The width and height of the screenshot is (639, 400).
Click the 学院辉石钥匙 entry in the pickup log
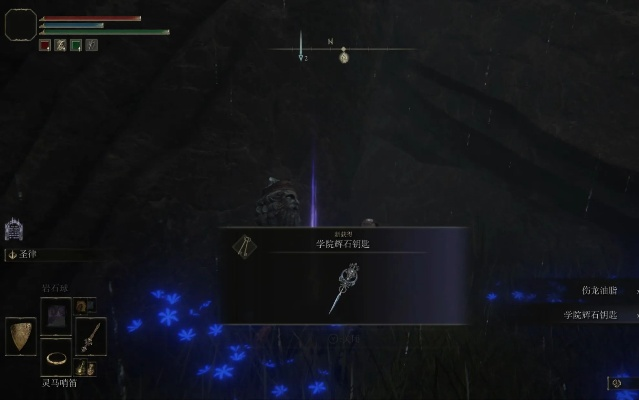point(589,314)
